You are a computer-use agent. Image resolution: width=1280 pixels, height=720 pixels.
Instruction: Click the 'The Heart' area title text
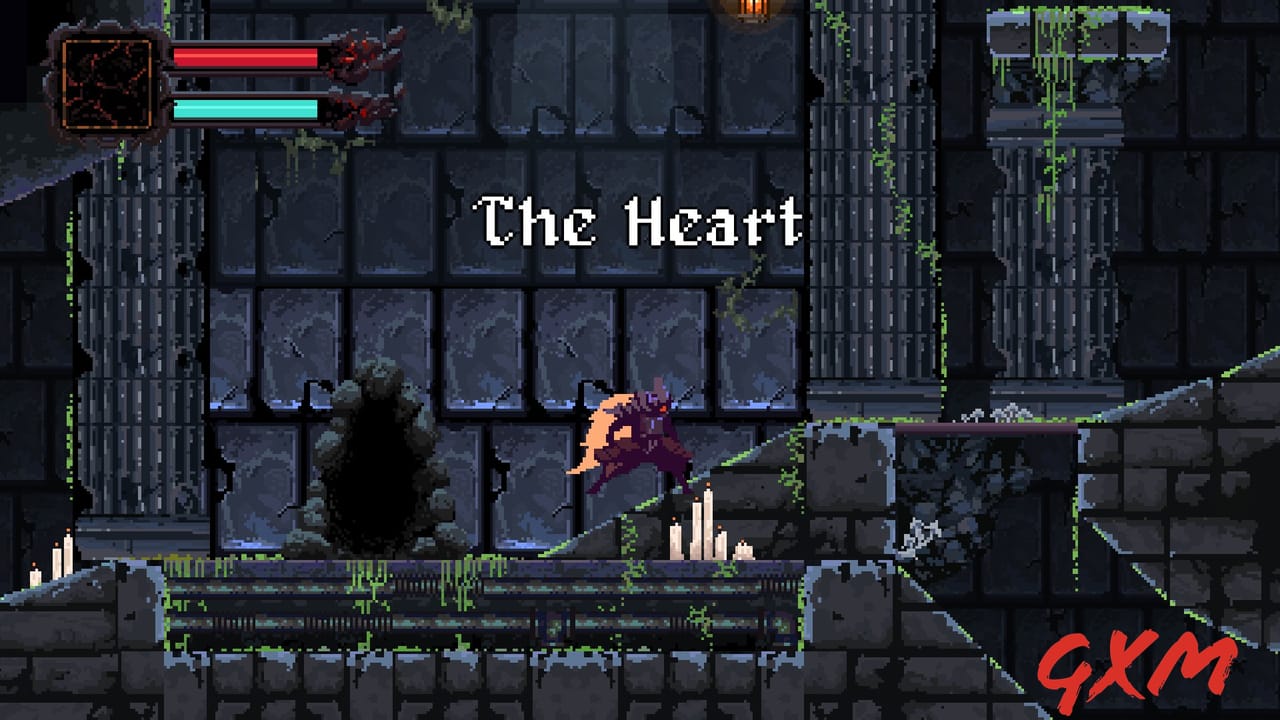coord(640,222)
